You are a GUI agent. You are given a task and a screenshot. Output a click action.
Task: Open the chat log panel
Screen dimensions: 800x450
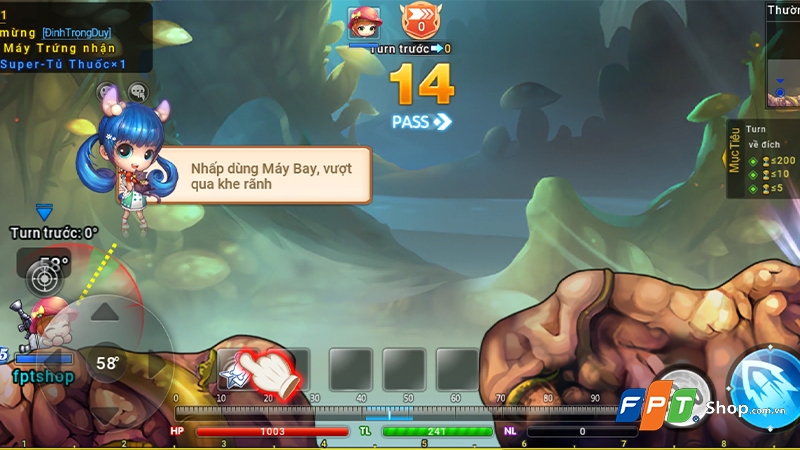[76, 36]
